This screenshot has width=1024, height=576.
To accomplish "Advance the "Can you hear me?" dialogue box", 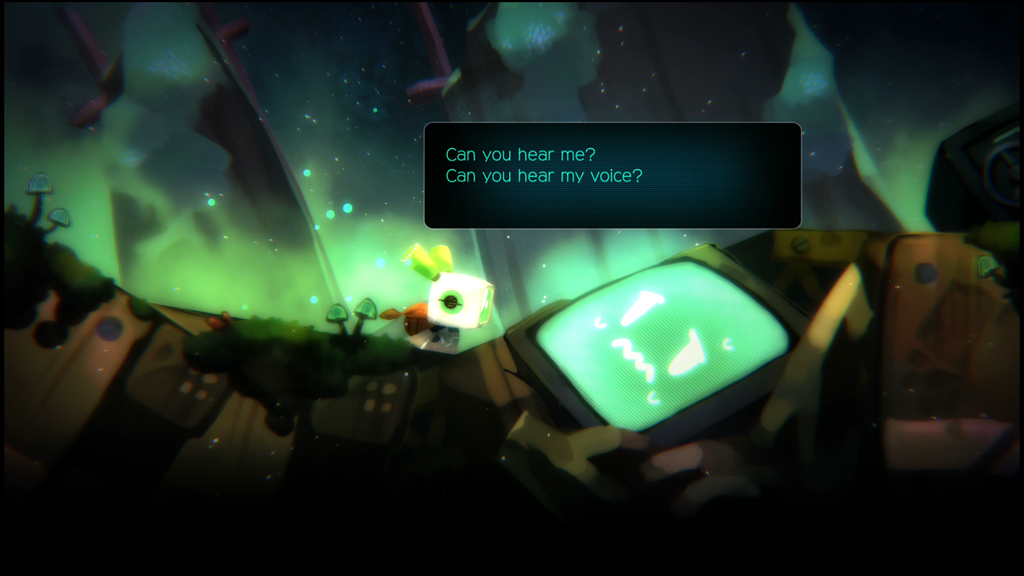I will coord(612,175).
